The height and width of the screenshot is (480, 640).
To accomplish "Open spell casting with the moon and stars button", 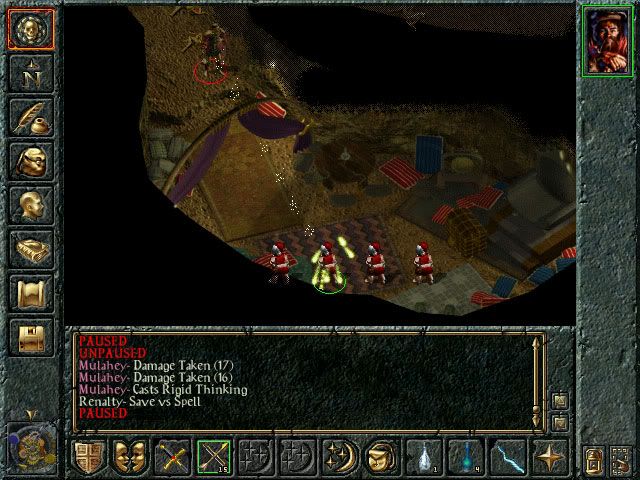I will point(338,457).
